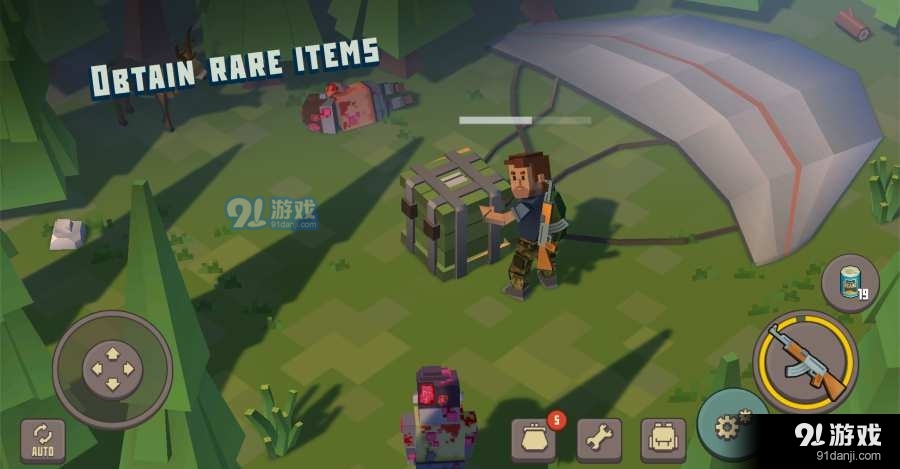Open the coin purse with notification badge
The height and width of the screenshot is (469, 900).
pyautogui.click(x=534, y=438)
